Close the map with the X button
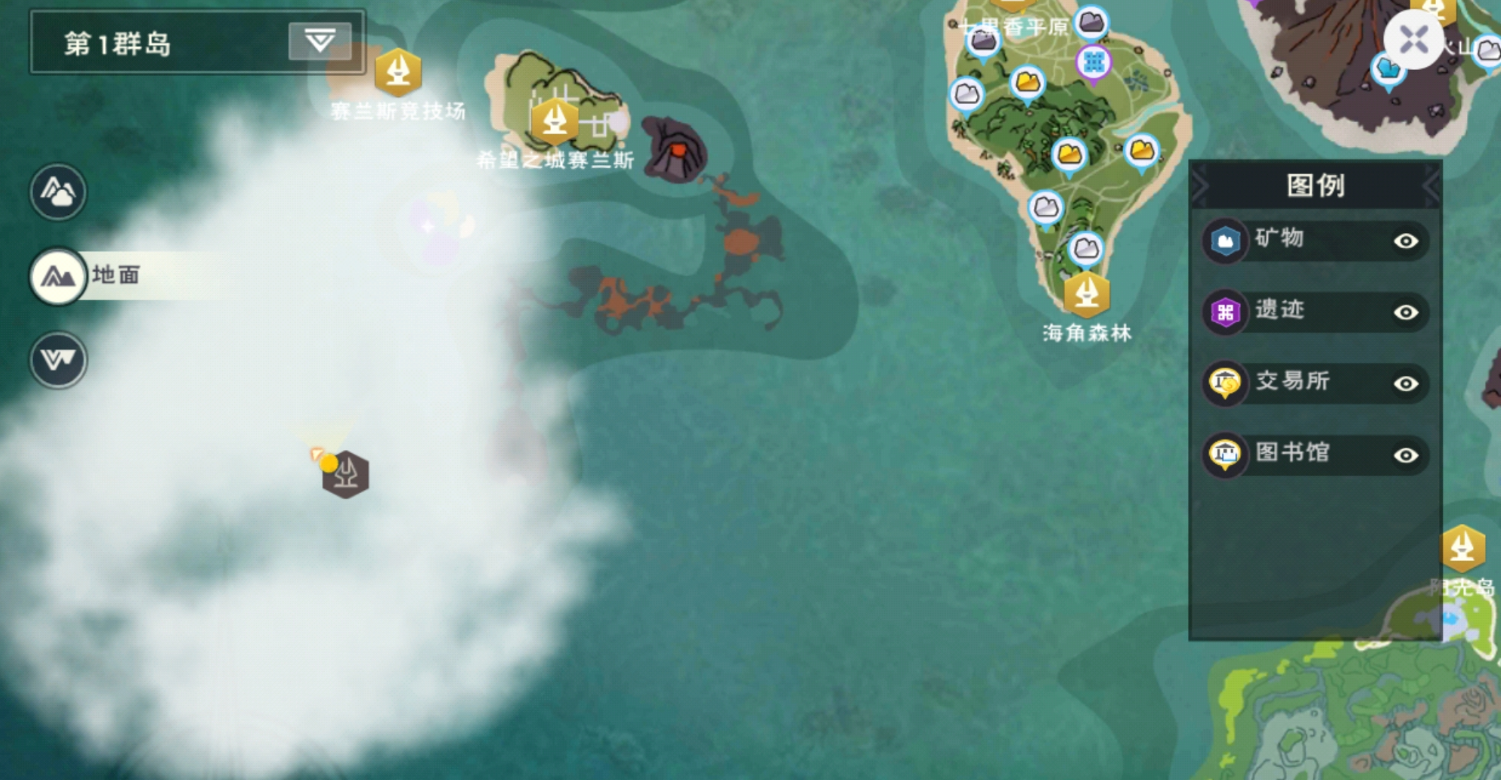The width and height of the screenshot is (1501, 780). click(1413, 41)
